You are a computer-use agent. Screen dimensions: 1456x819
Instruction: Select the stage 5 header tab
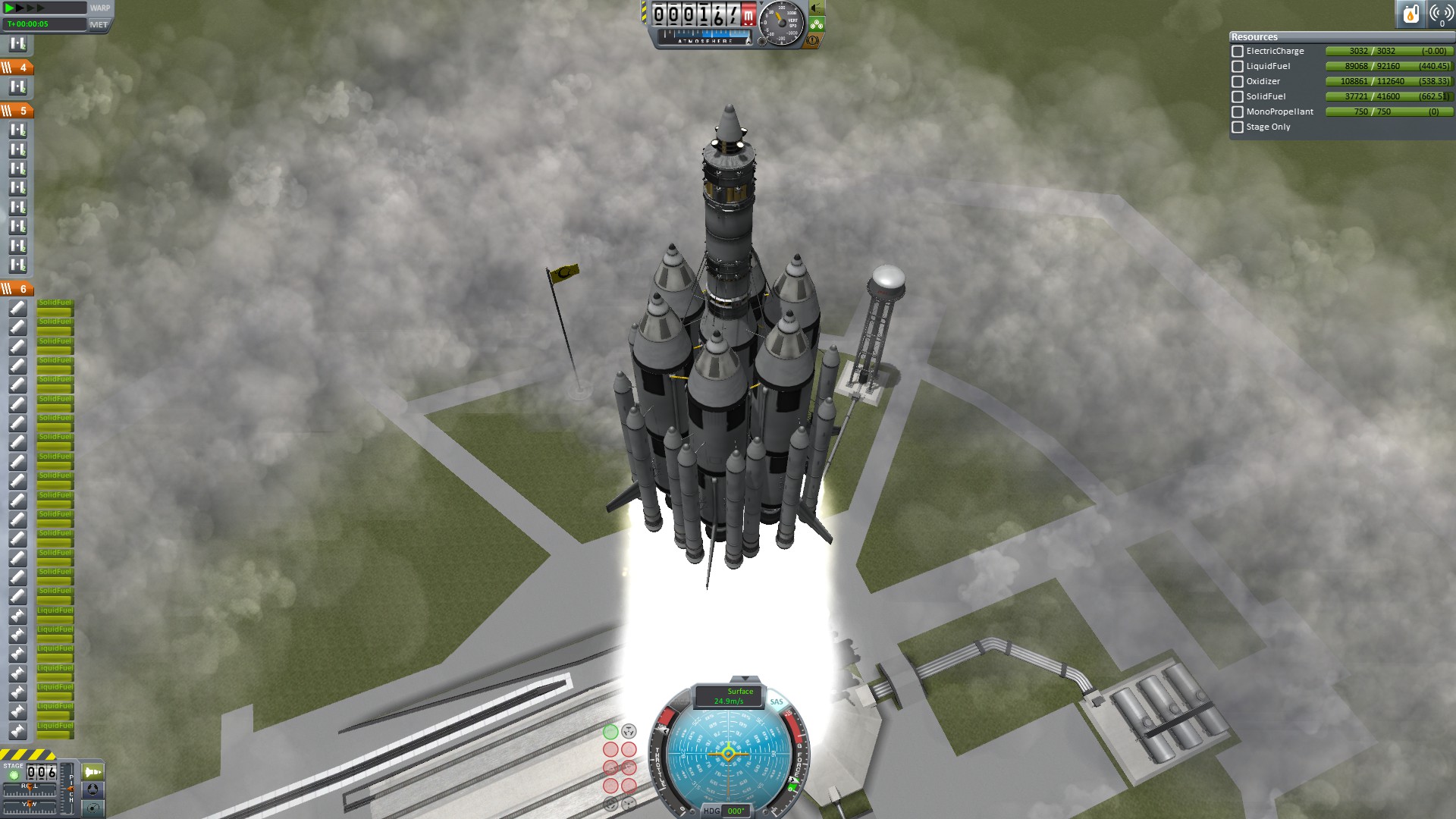(17, 111)
